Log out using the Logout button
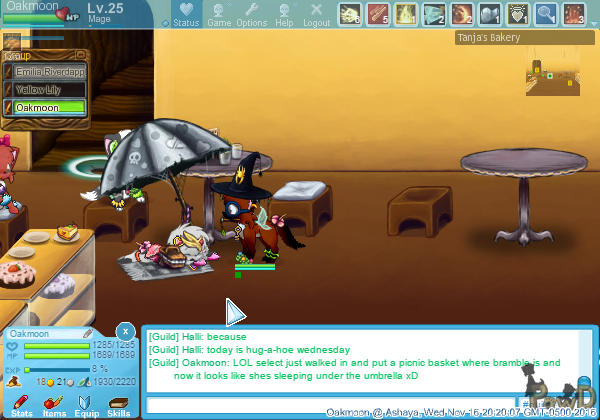The width and height of the screenshot is (600, 420). (x=316, y=14)
